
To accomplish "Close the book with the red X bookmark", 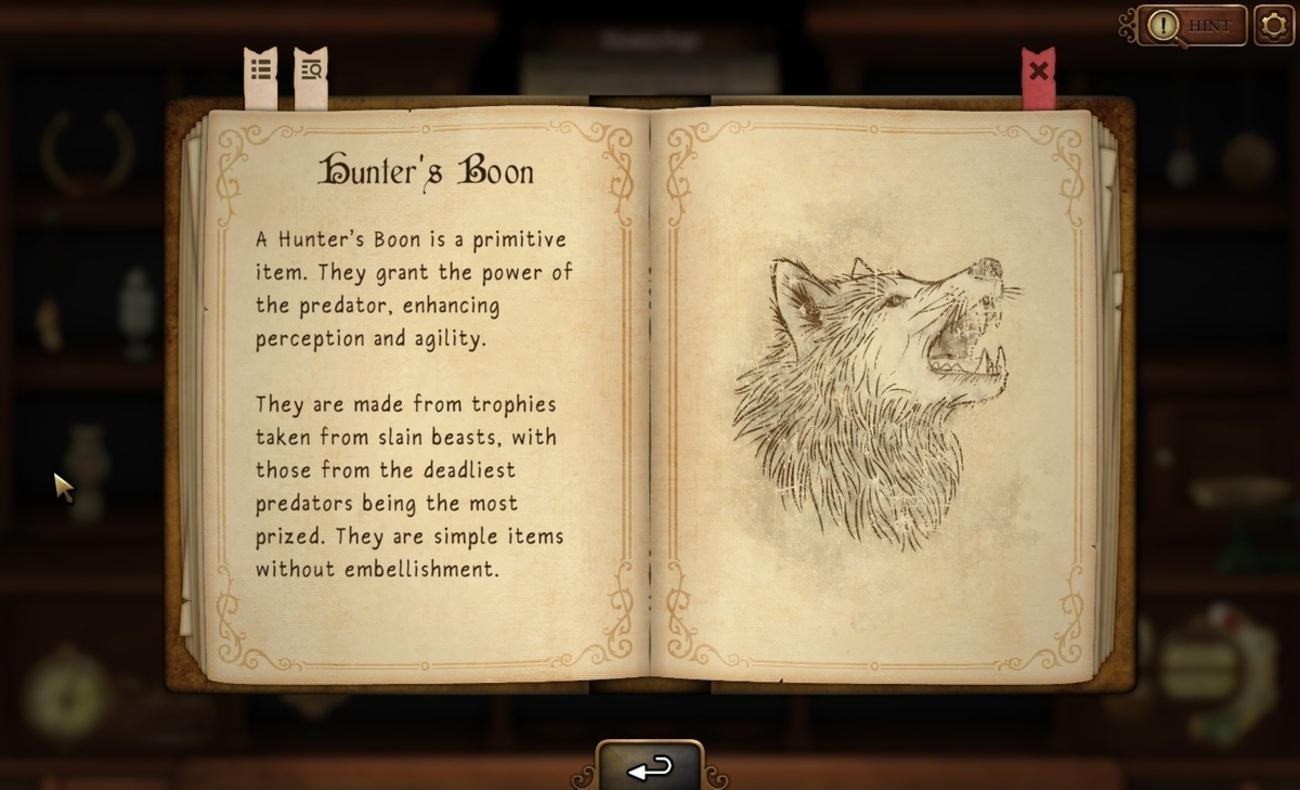I will [x=1038, y=73].
